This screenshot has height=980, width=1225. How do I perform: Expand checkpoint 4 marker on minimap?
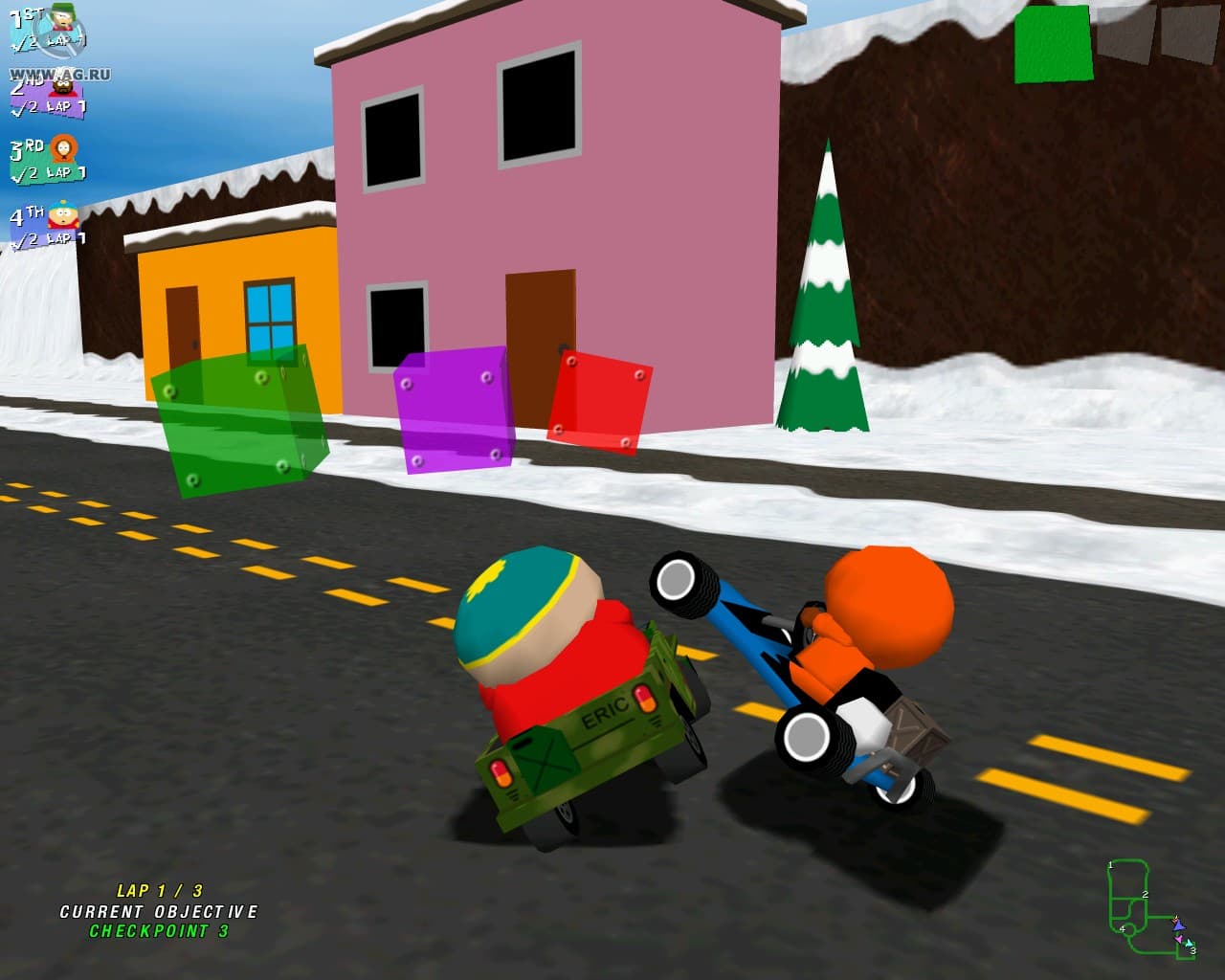(1123, 929)
